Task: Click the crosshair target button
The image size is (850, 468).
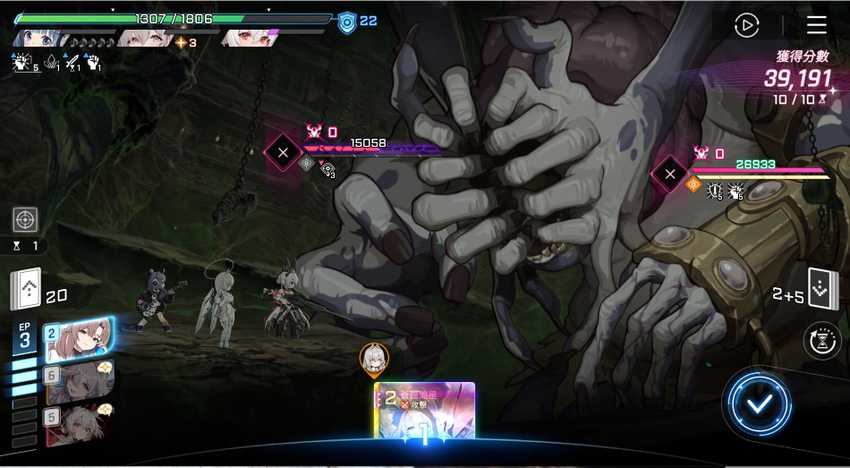Action: point(26,219)
